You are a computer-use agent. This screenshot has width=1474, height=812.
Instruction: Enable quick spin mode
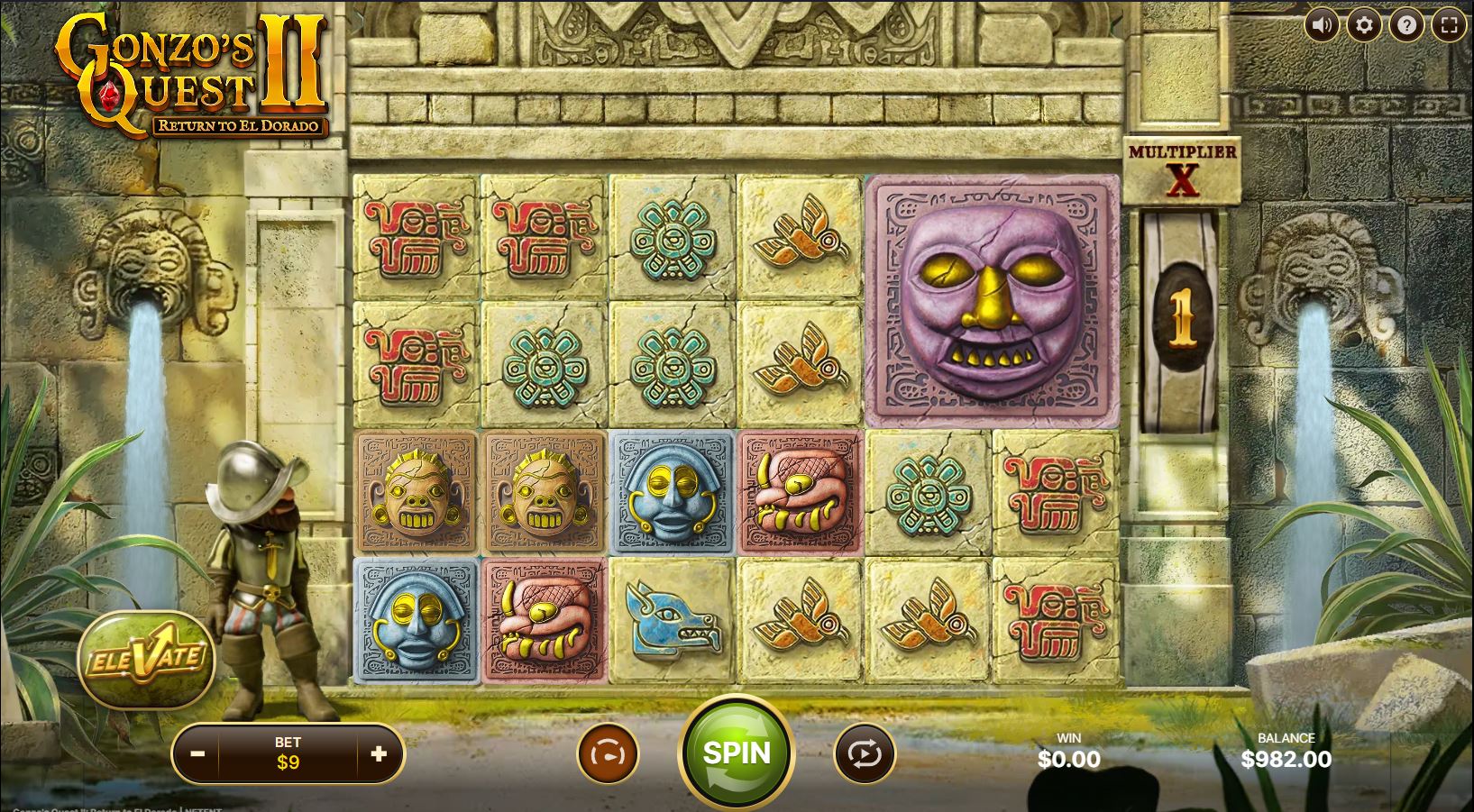click(x=609, y=753)
